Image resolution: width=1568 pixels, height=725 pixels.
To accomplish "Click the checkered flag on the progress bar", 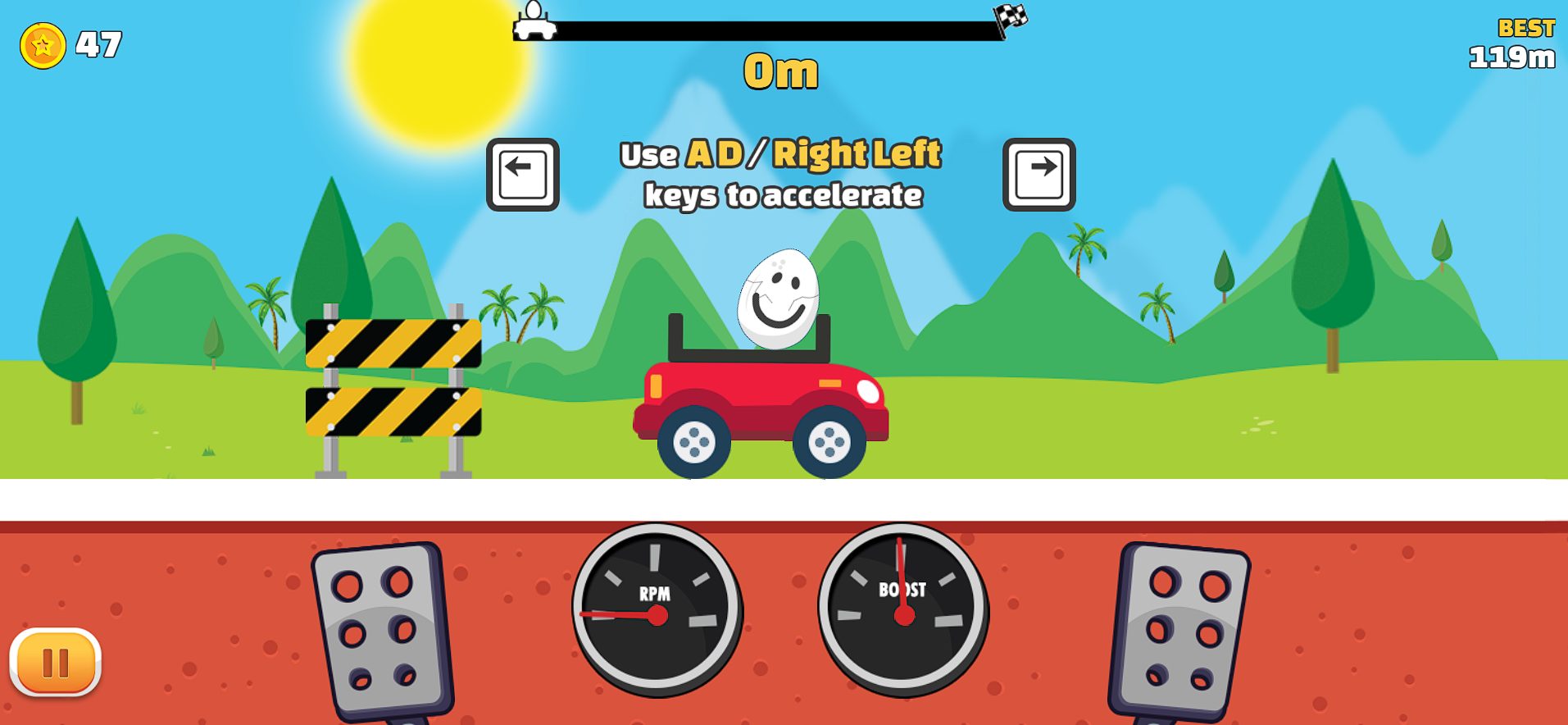I will [1010, 16].
